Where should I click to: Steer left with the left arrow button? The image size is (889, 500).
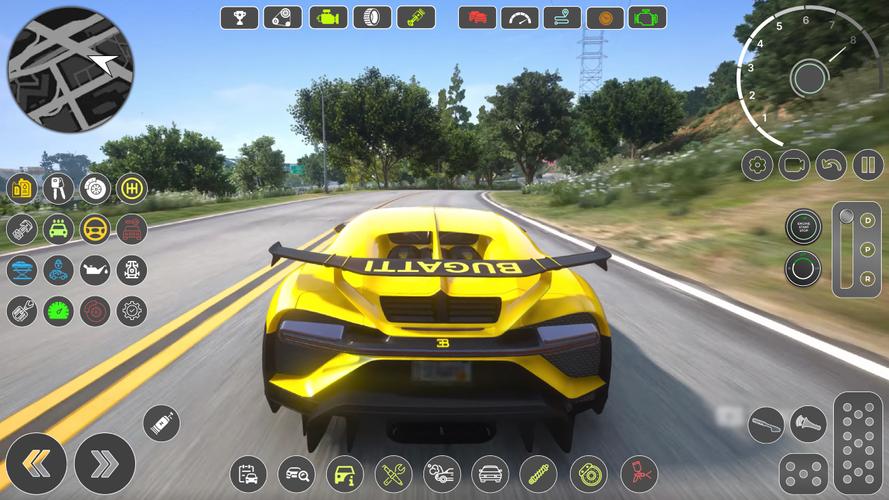click(36, 463)
